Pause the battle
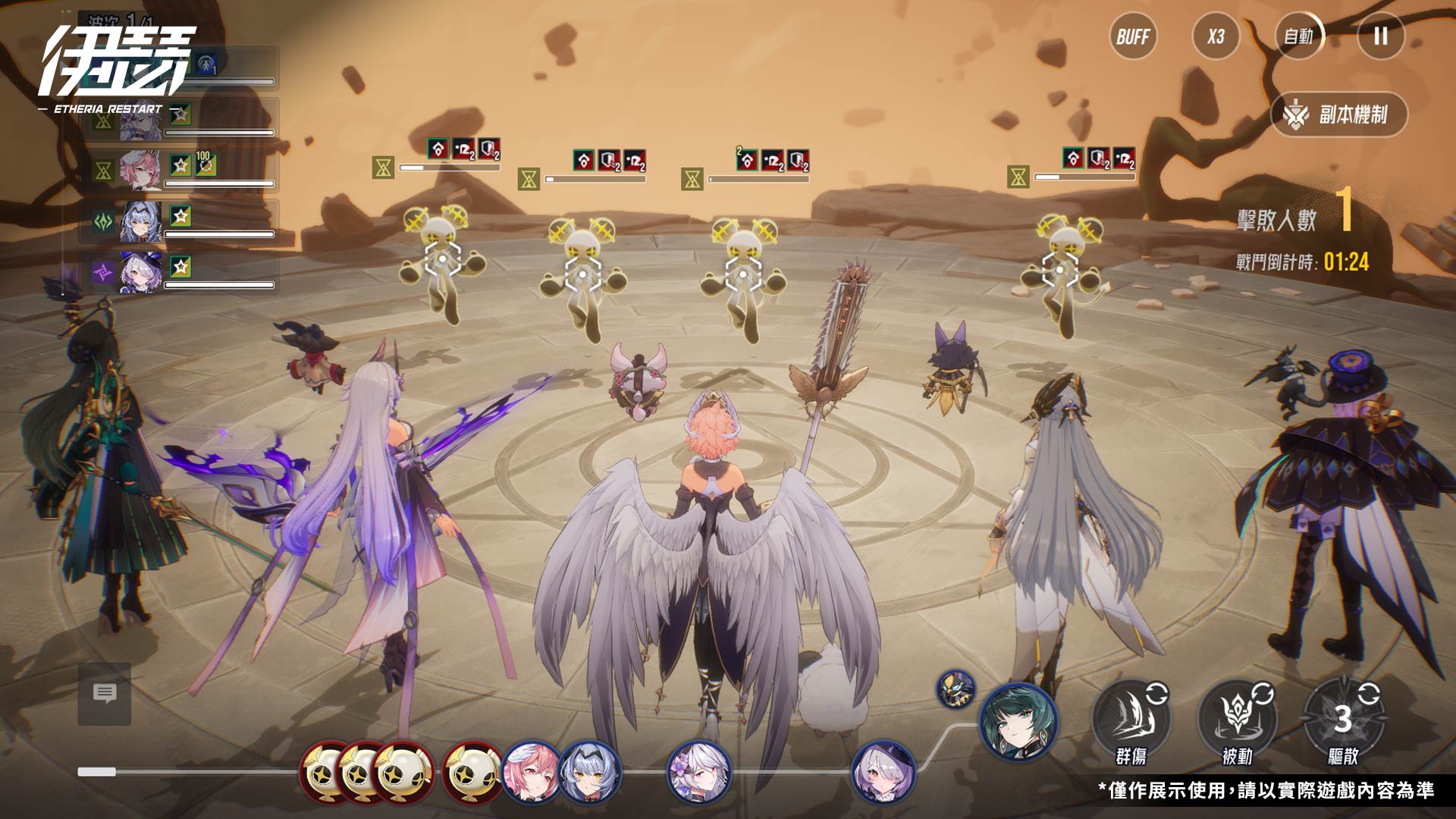The width and height of the screenshot is (1456, 819). click(x=1380, y=36)
